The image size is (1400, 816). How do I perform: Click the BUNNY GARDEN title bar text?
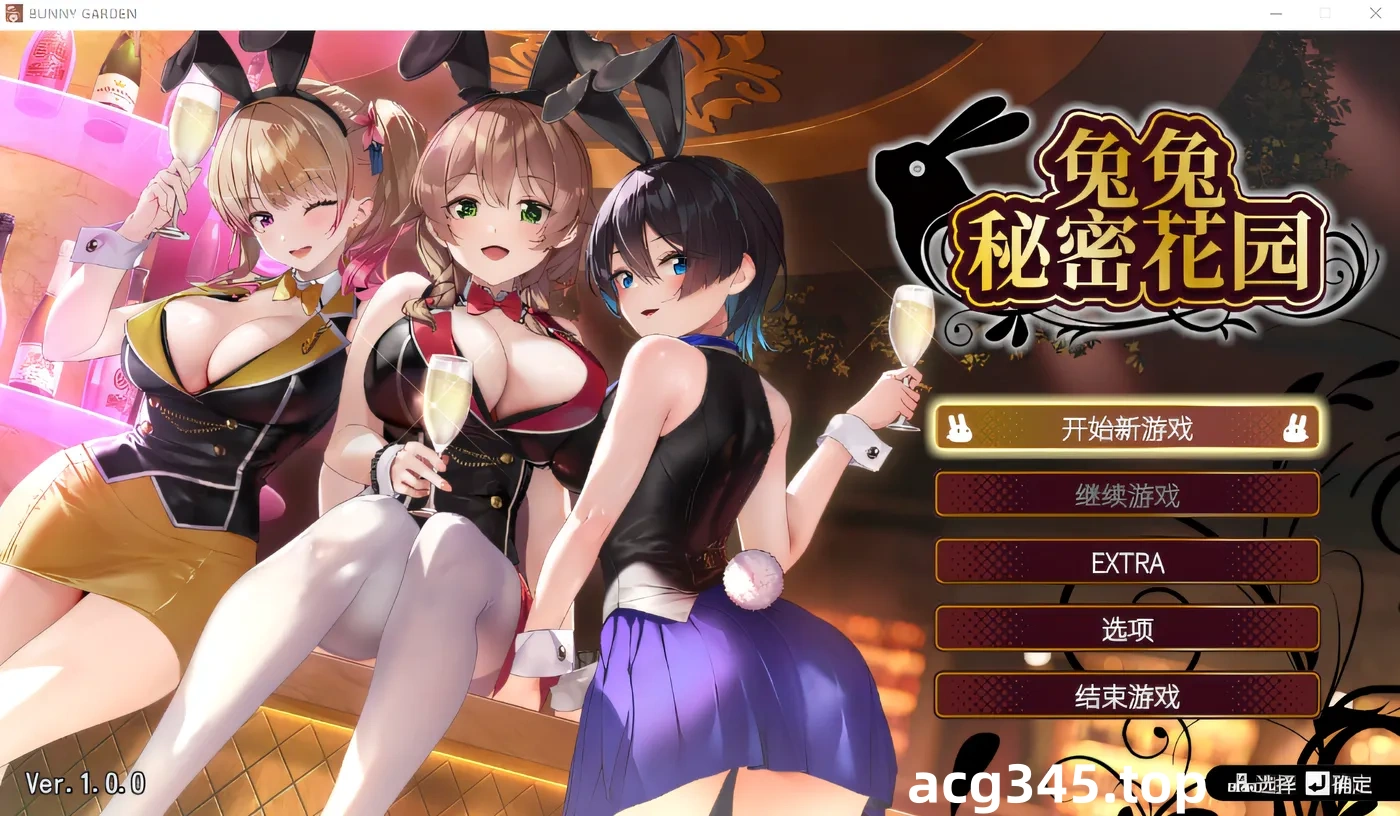point(81,13)
